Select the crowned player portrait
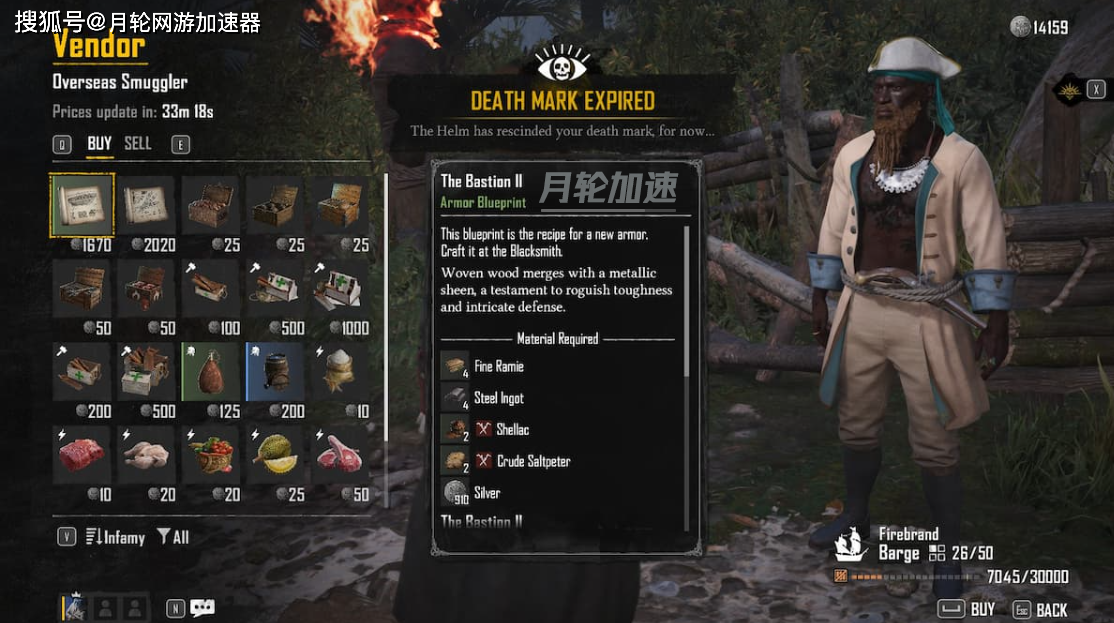This screenshot has height=623, width=1114. [x=76, y=608]
